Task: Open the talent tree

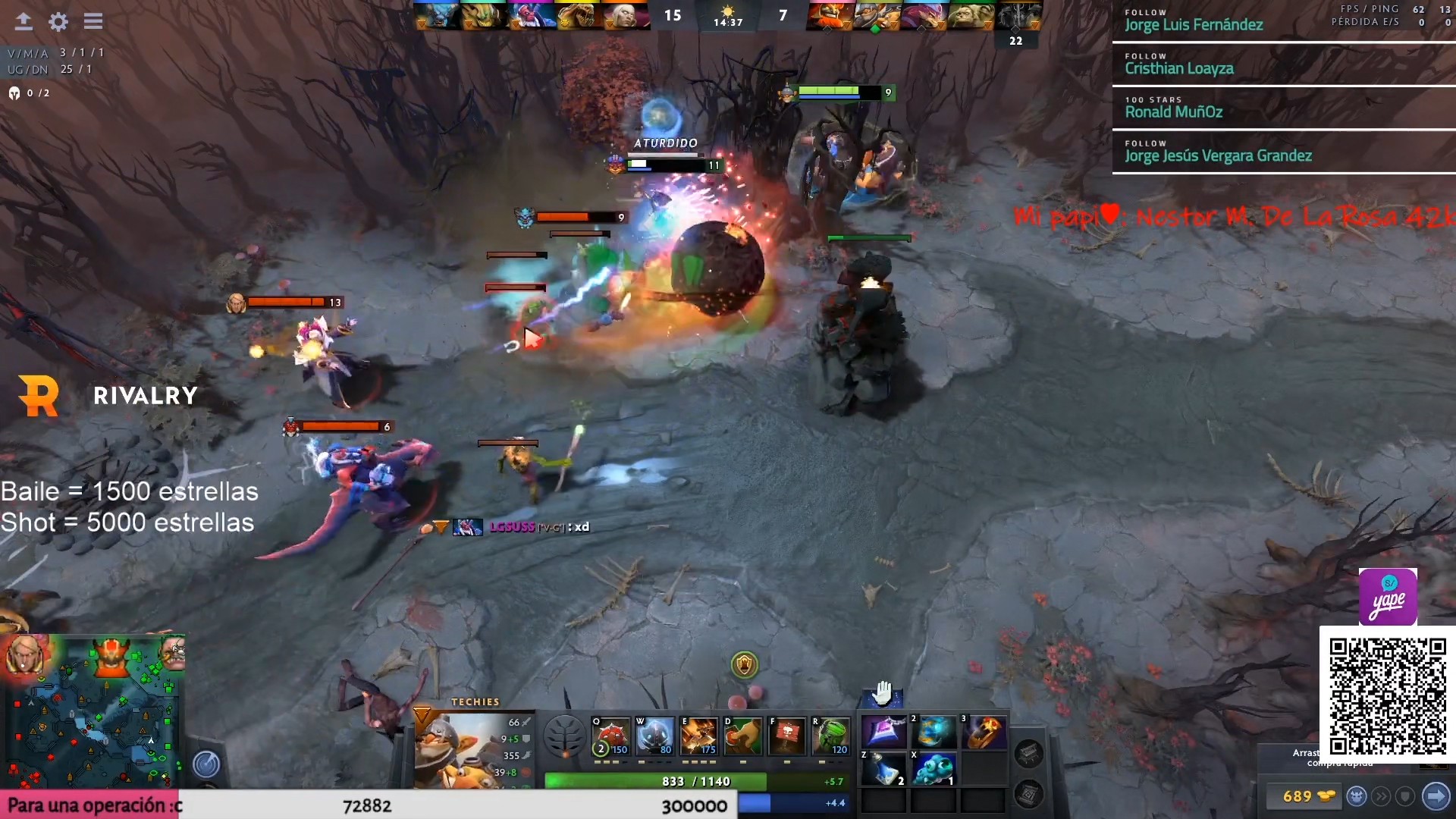Action: (x=565, y=736)
